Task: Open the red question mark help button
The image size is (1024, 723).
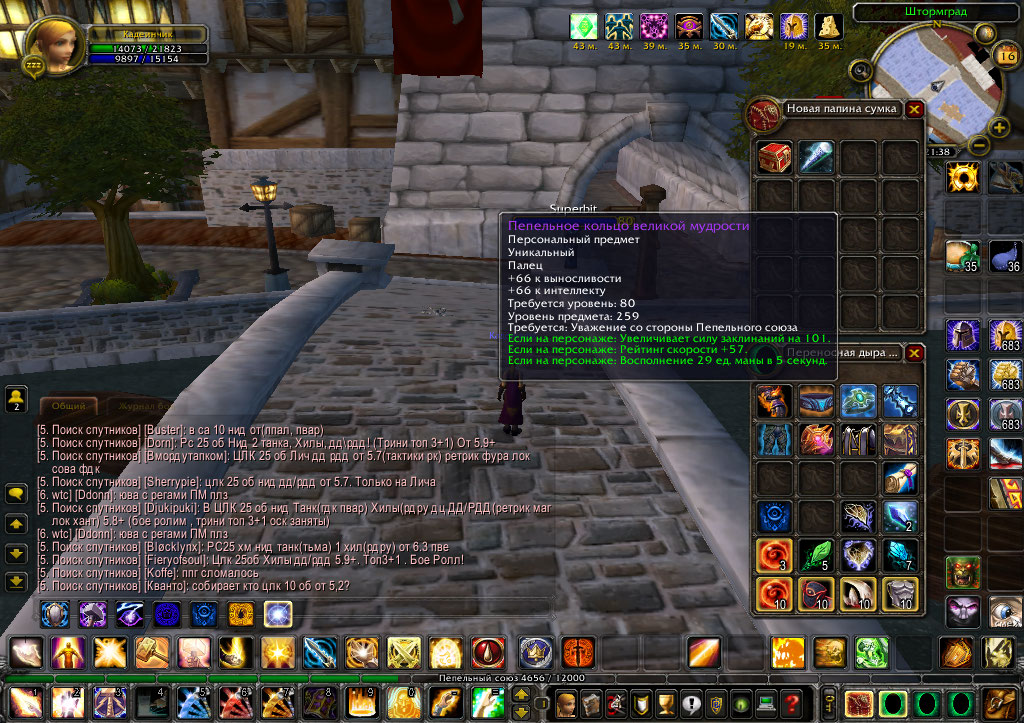Action: pyautogui.click(x=792, y=702)
